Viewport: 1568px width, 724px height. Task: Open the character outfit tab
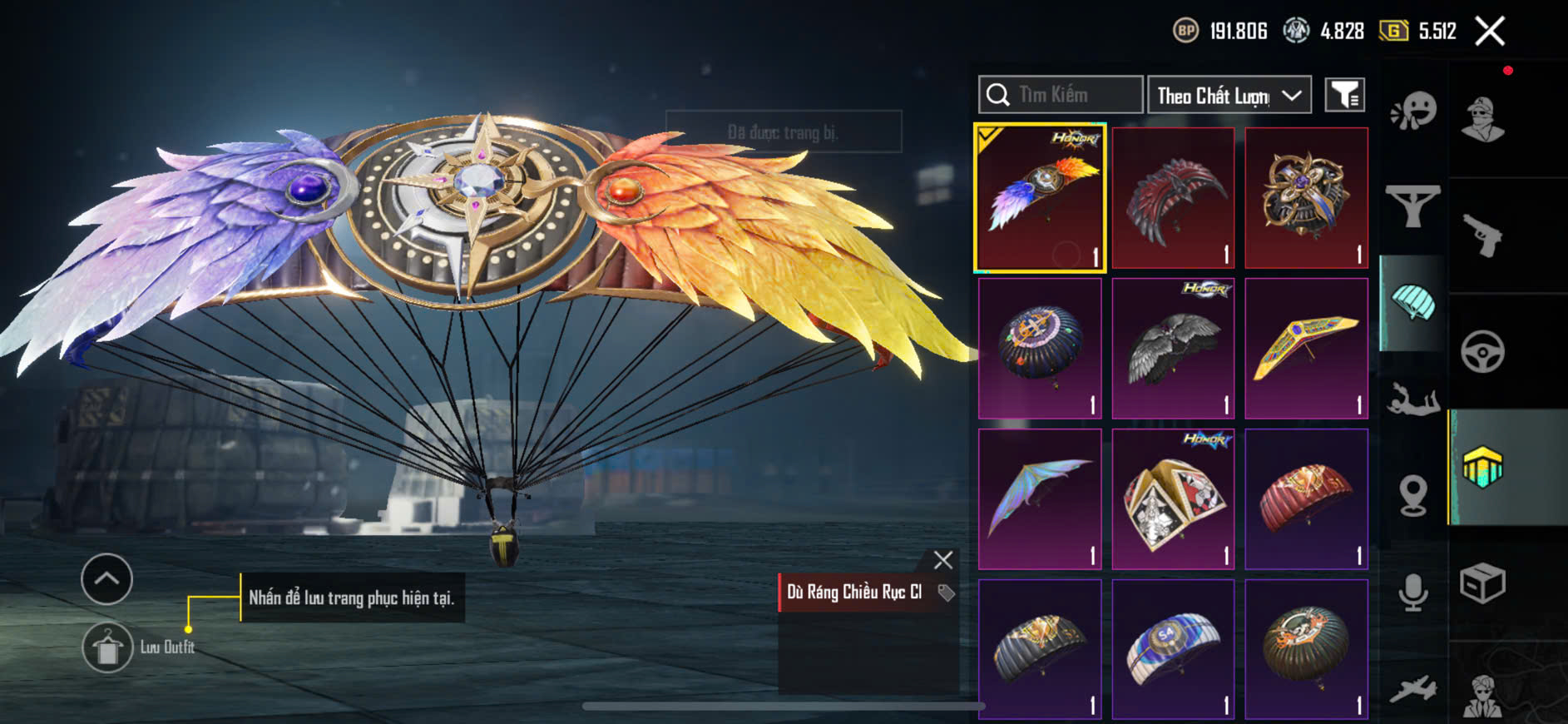pos(1483,120)
